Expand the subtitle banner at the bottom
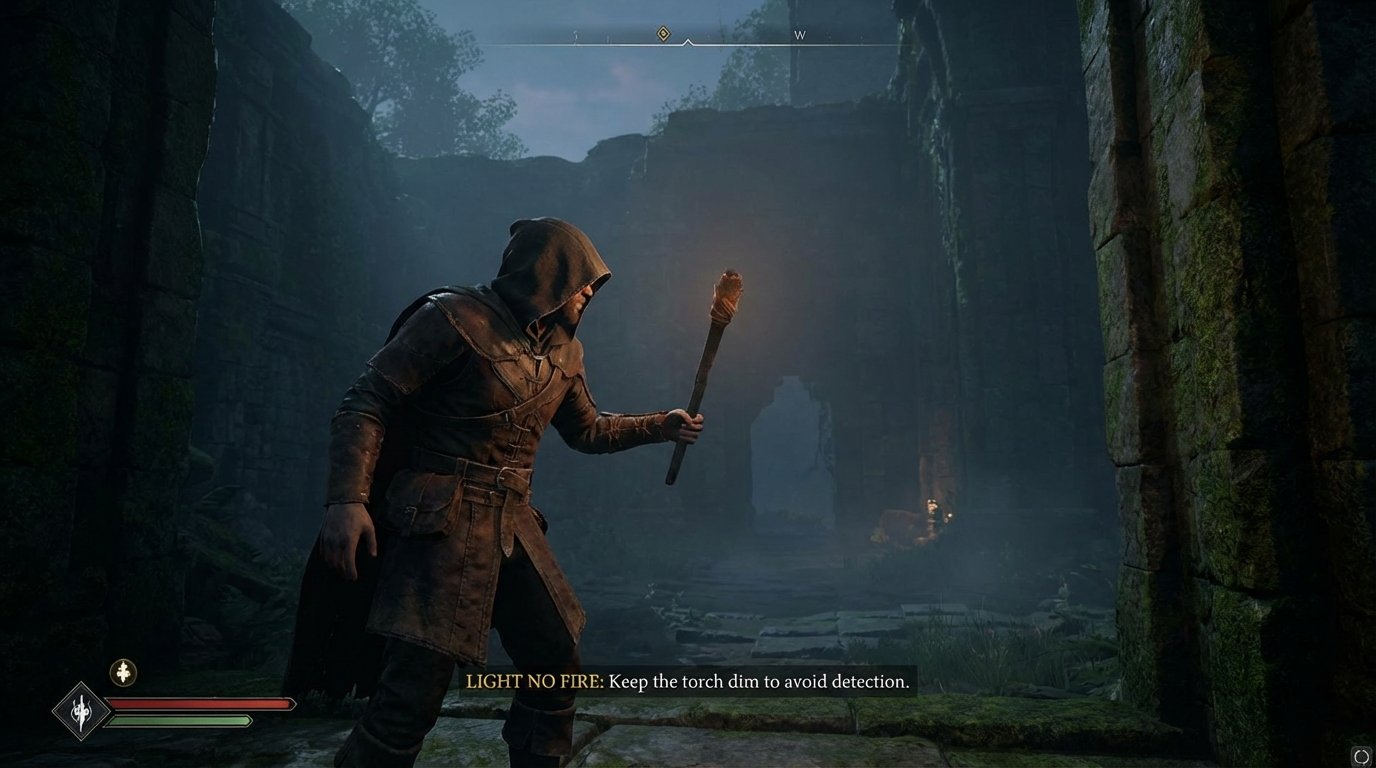 pos(687,683)
